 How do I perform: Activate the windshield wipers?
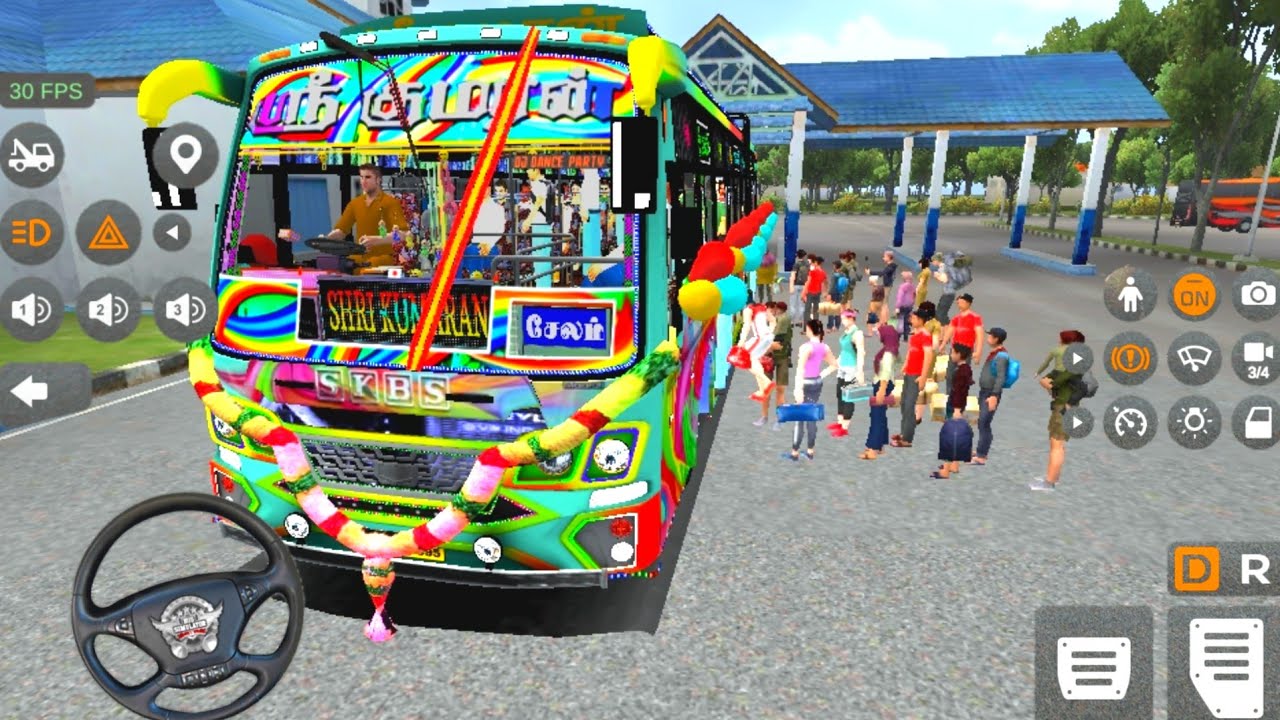click(1193, 360)
